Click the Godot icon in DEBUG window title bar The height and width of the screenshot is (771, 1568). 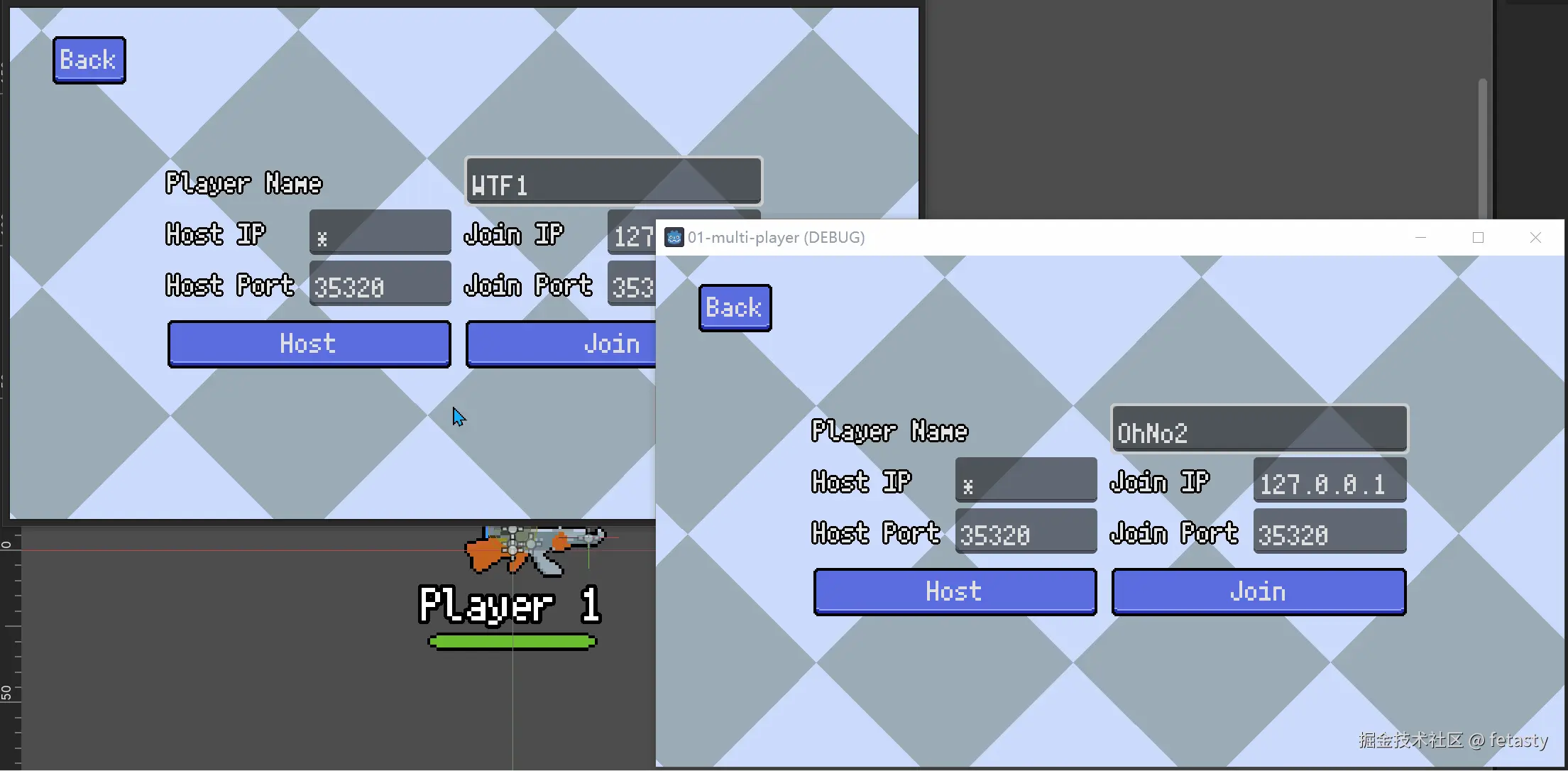coord(673,237)
